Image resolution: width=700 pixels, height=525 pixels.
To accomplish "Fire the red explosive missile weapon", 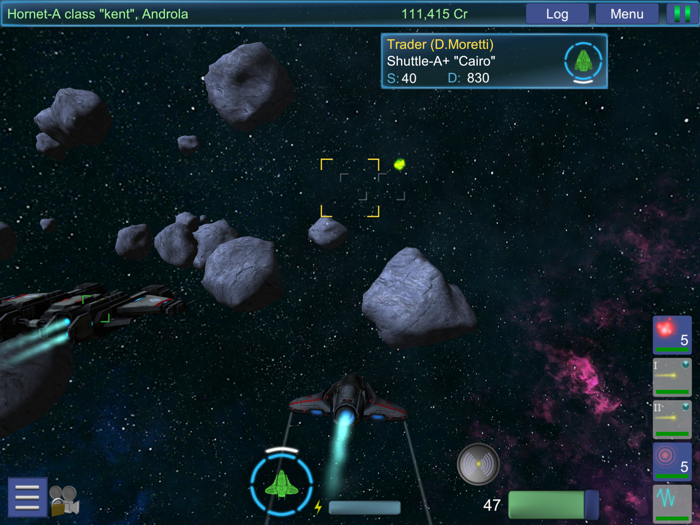I will coord(672,335).
